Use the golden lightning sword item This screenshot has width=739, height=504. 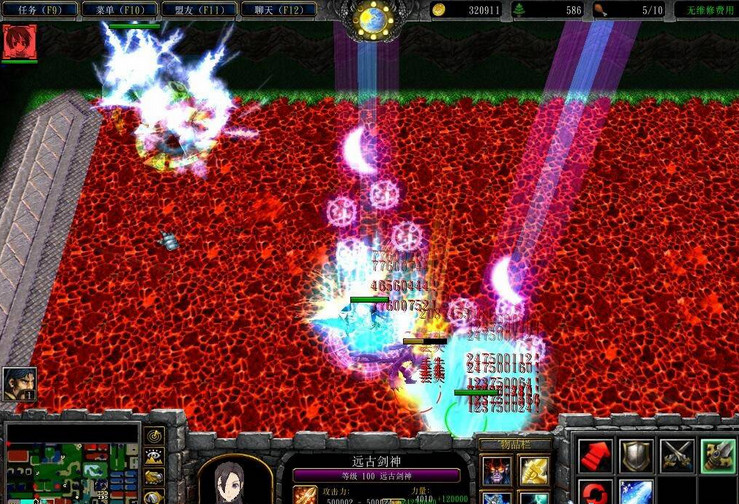(534, 471)
